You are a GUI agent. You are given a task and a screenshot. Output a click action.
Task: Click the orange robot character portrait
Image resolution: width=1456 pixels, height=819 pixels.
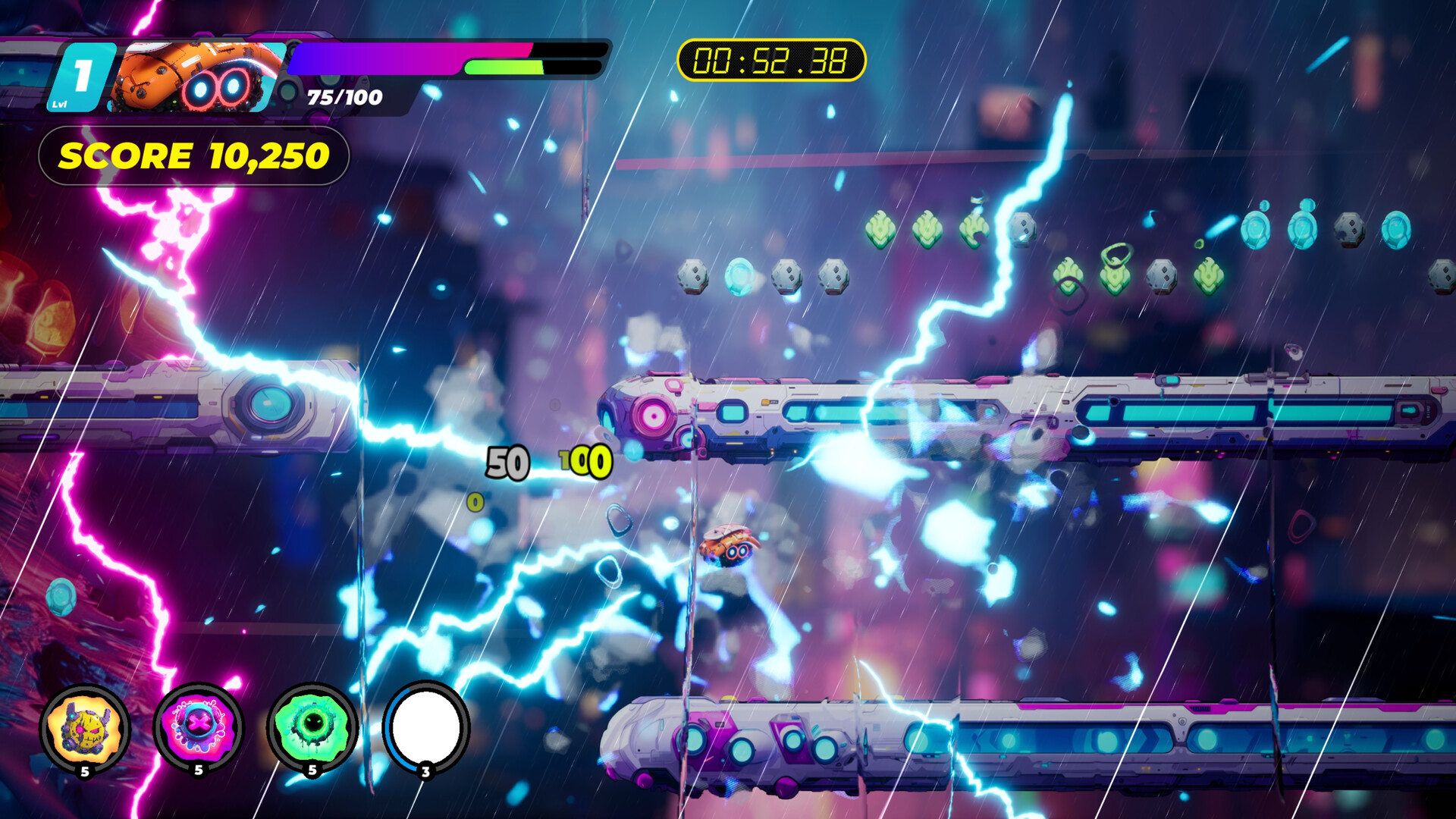point(191,76)
